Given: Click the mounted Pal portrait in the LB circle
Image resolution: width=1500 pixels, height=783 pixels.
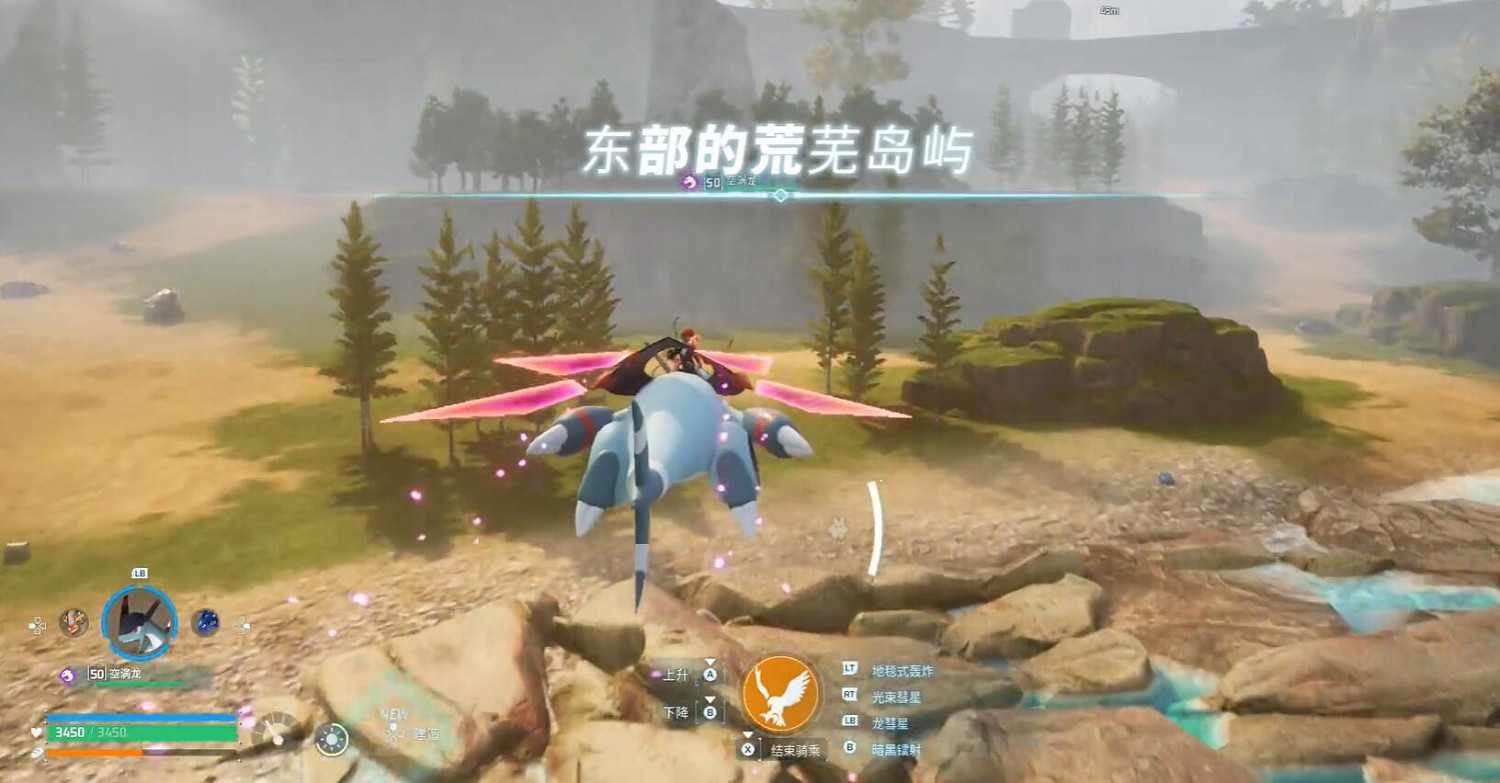Looking at the screenshot, I should point(138,621).
